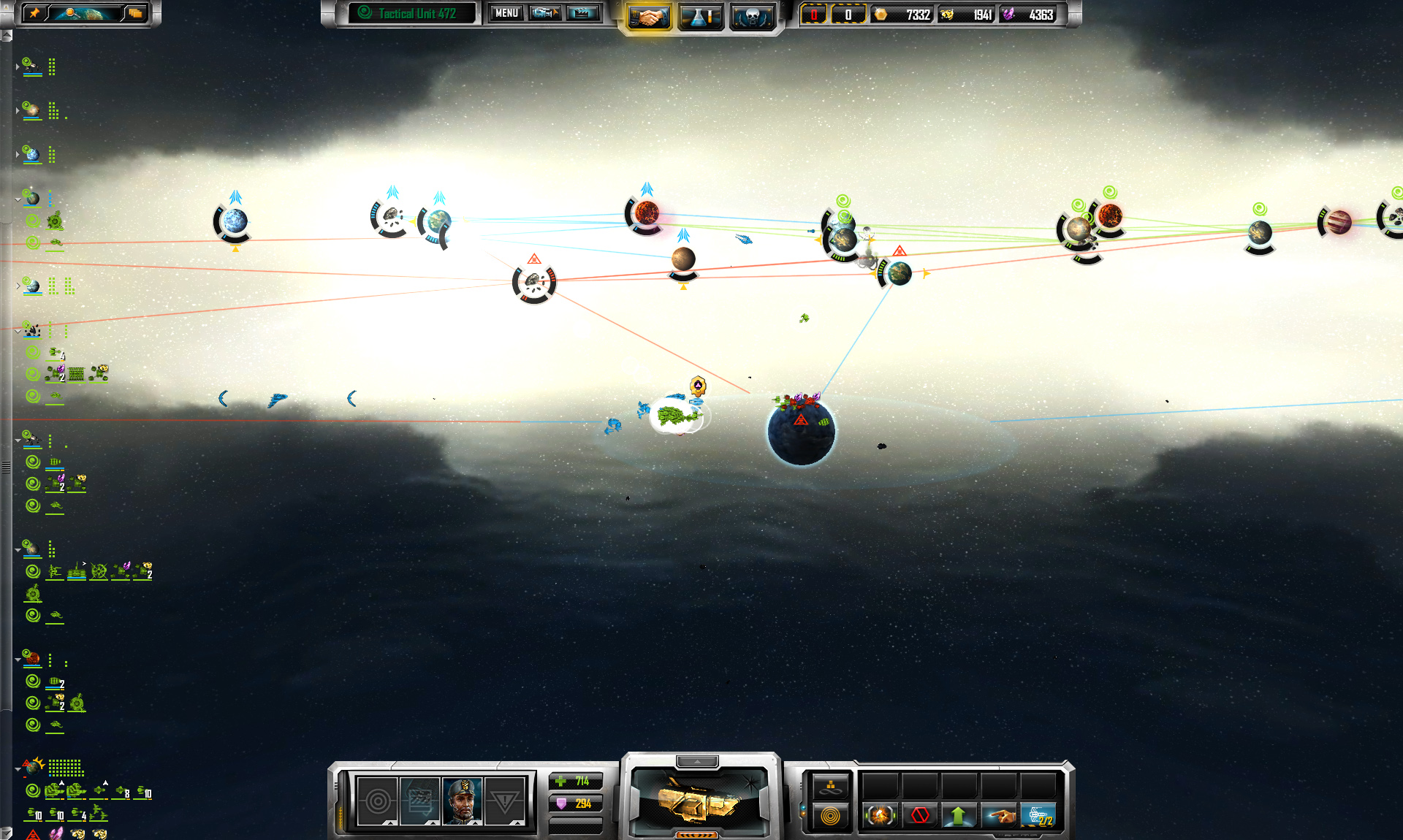Screen dimensions: 1403x840
Task: Open the game MENU
Action: [506, 13]
